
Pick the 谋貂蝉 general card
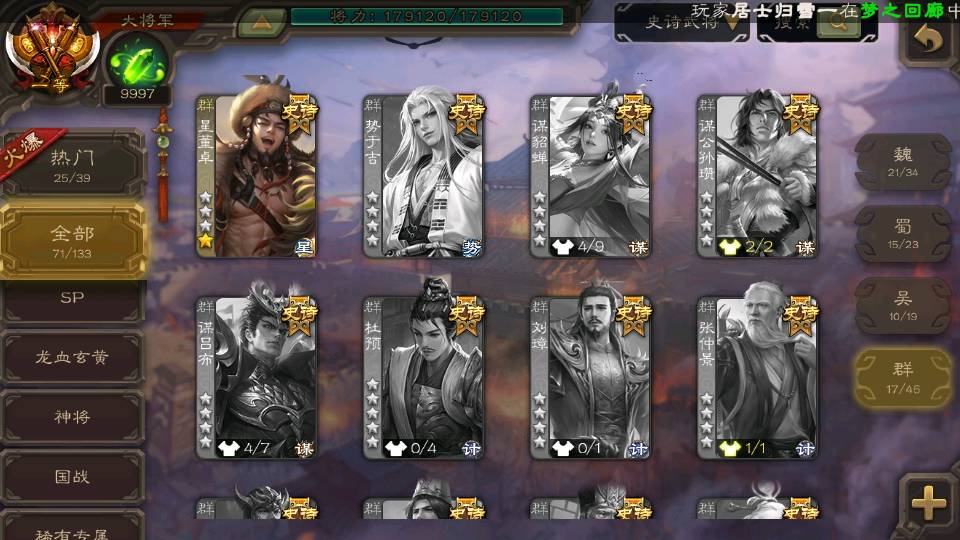tap(591, 176)
